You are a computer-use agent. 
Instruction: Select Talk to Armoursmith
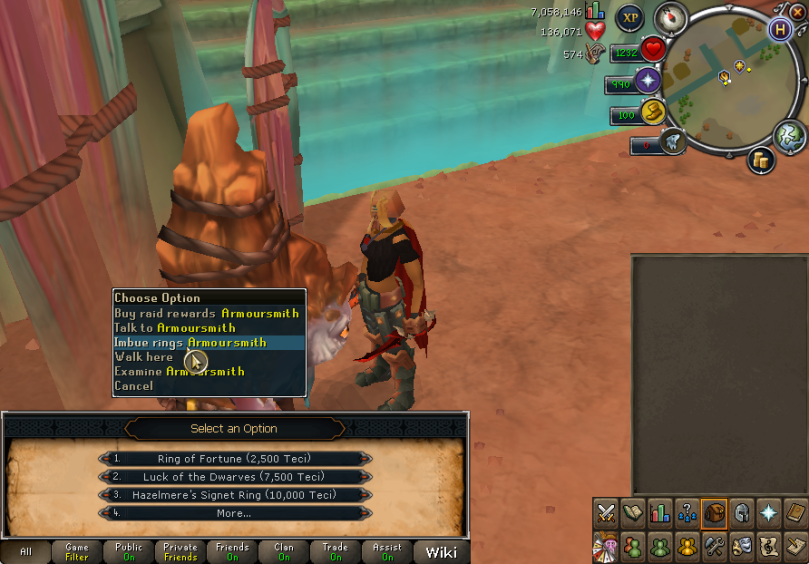pyautogui.click(x=175, y=328)
